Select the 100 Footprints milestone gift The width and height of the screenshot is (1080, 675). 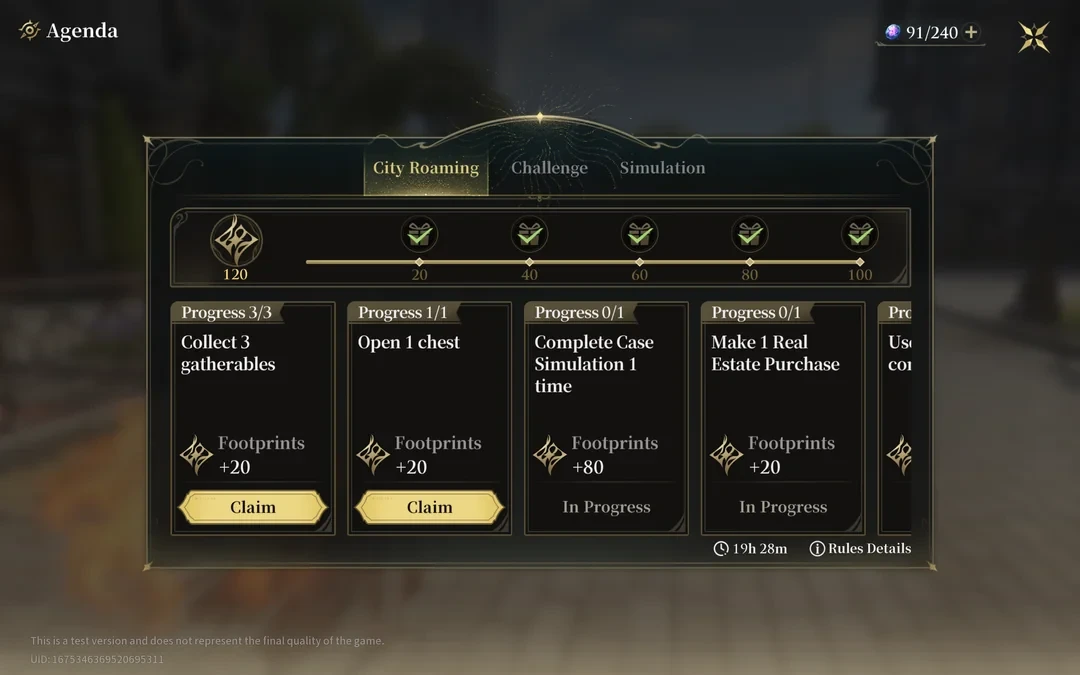pyautogui.click(x=859, y=236)
